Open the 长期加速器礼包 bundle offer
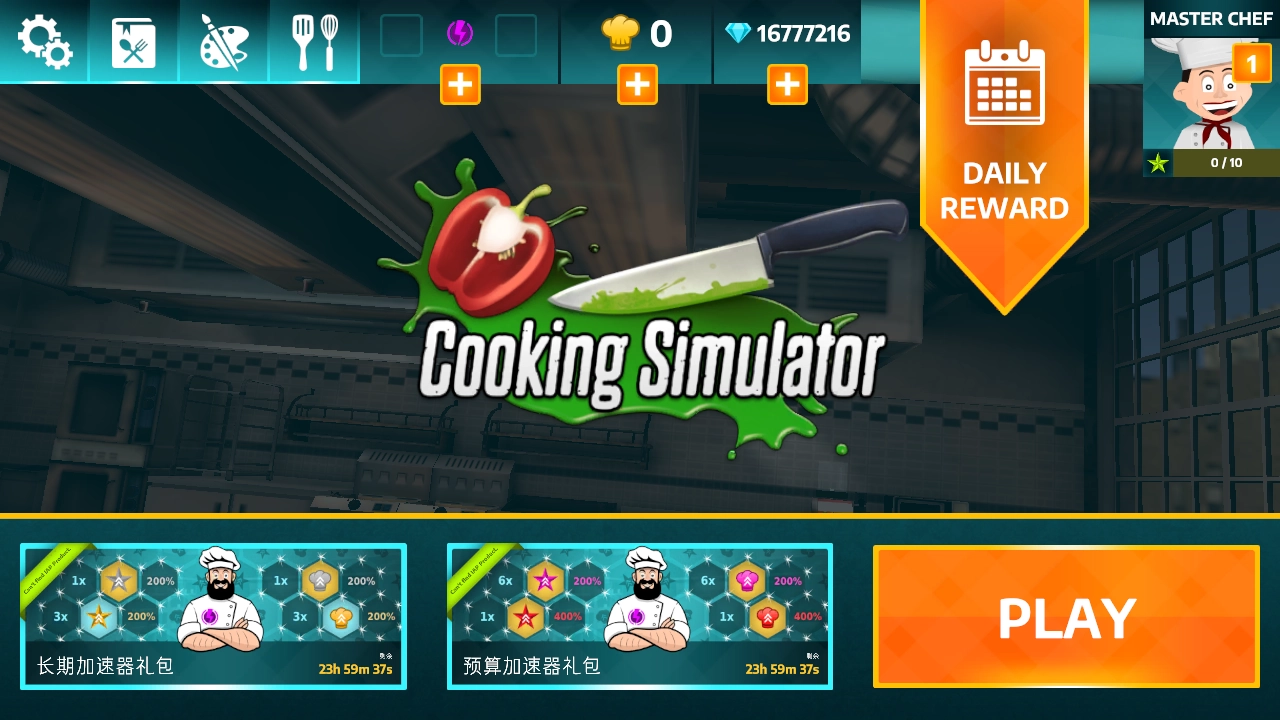Screen dimensions: 1280x720 [x=213, y=616]
